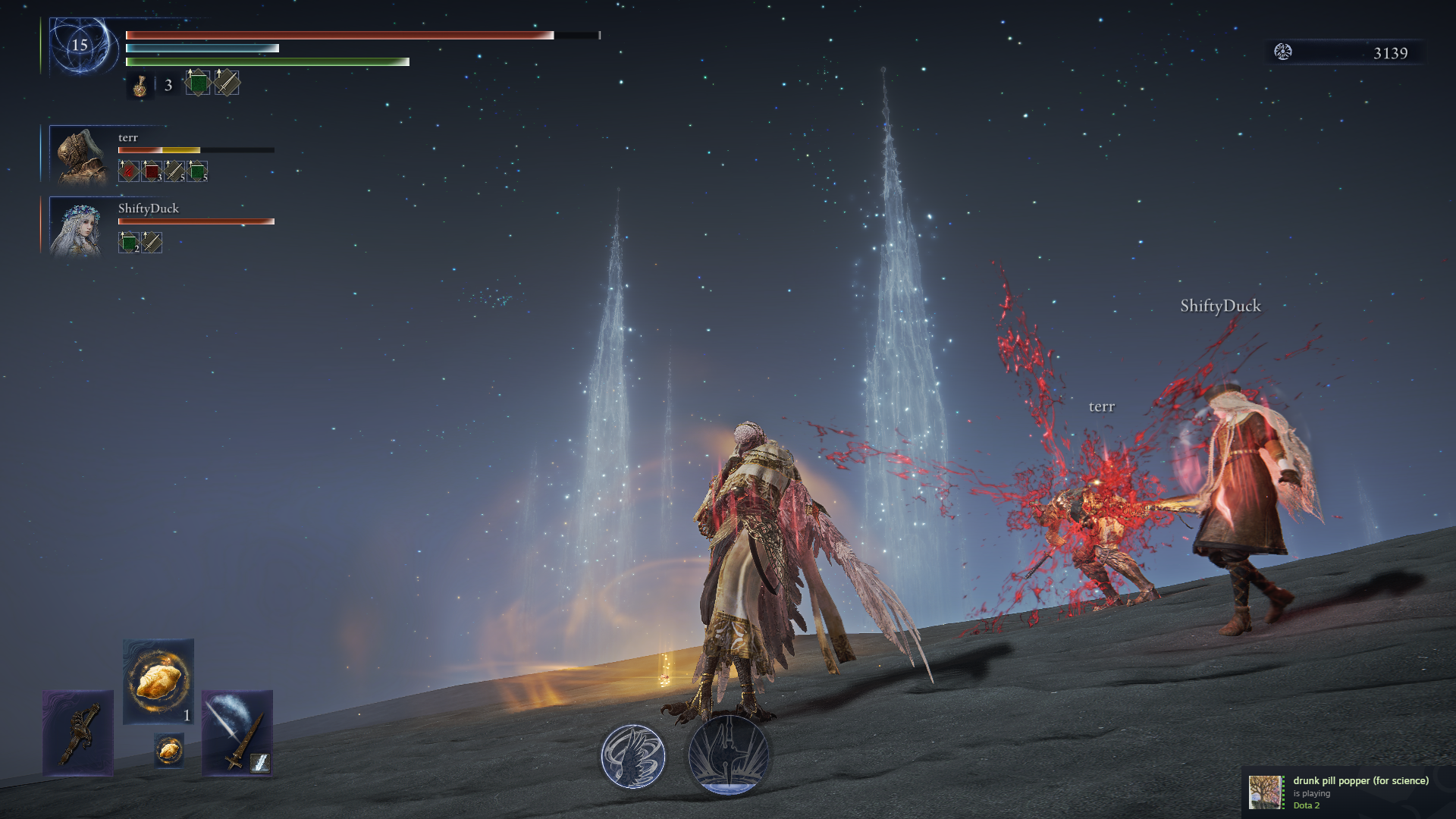Click the runes currency icon
This screenshot has height=819, width=1456.
(1283, 52)
